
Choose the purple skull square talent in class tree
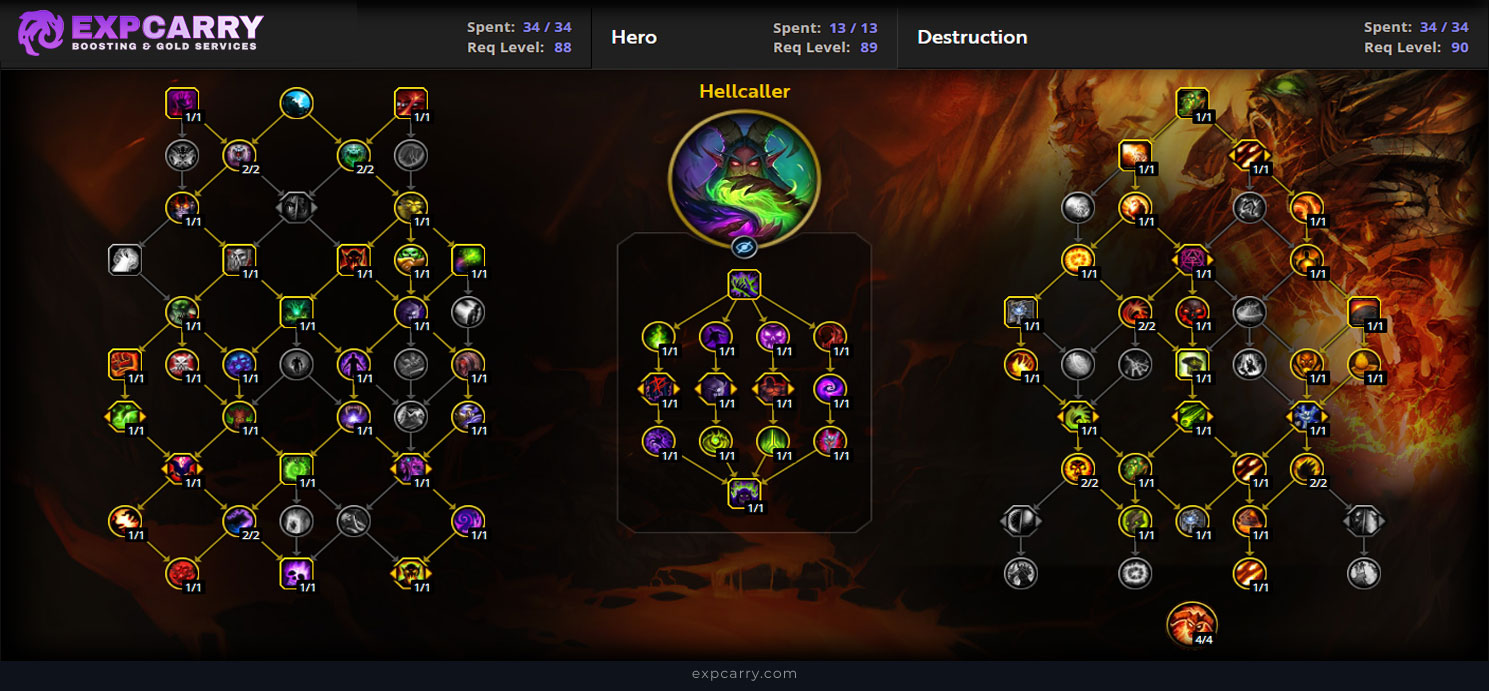[x=296, y=572]
